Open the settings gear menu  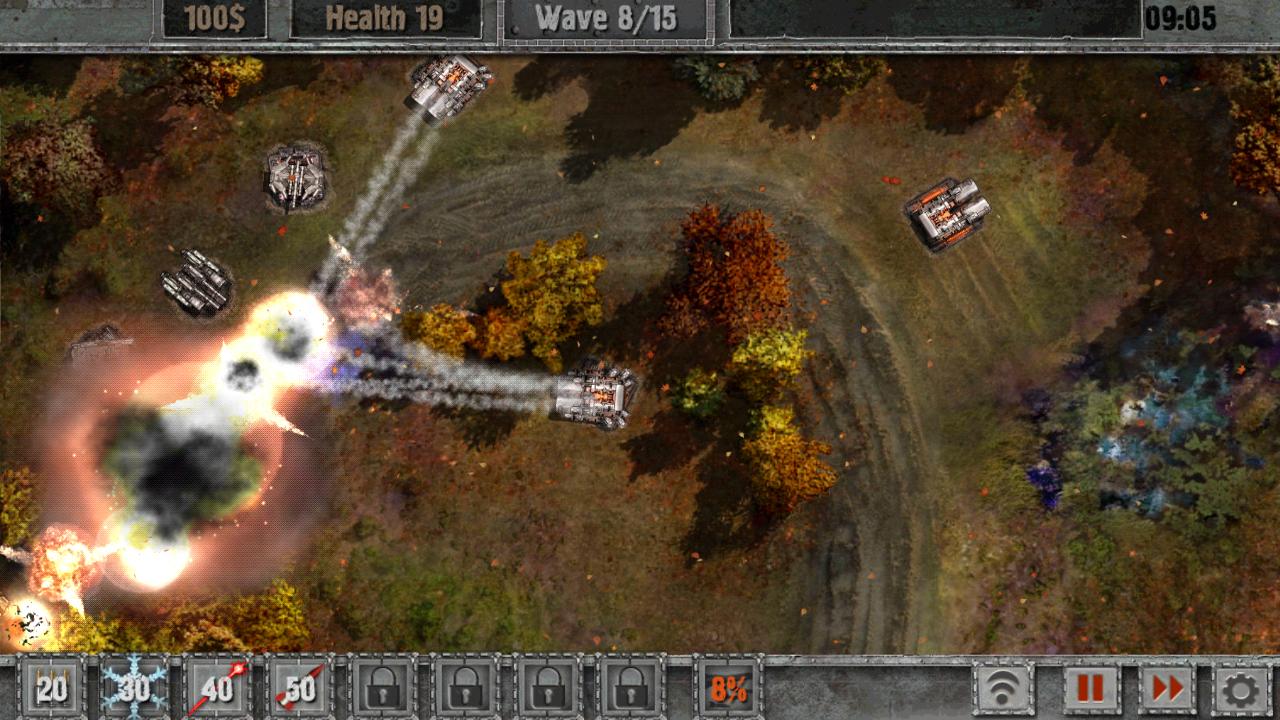point(1238,689)
